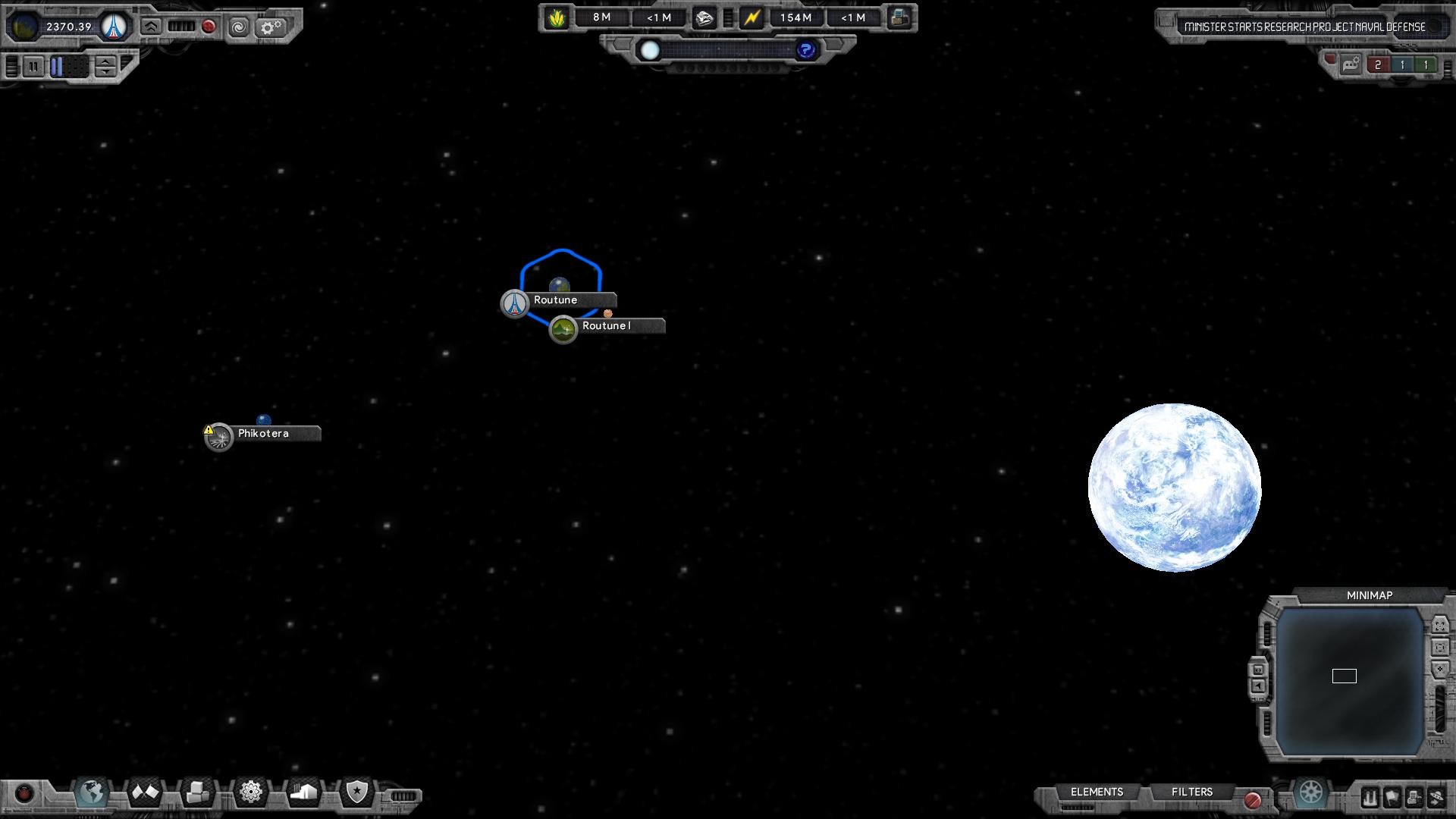Toggle the pause button
The width and height of the screenshot is (1456, 819).
[x=34, y=67]
